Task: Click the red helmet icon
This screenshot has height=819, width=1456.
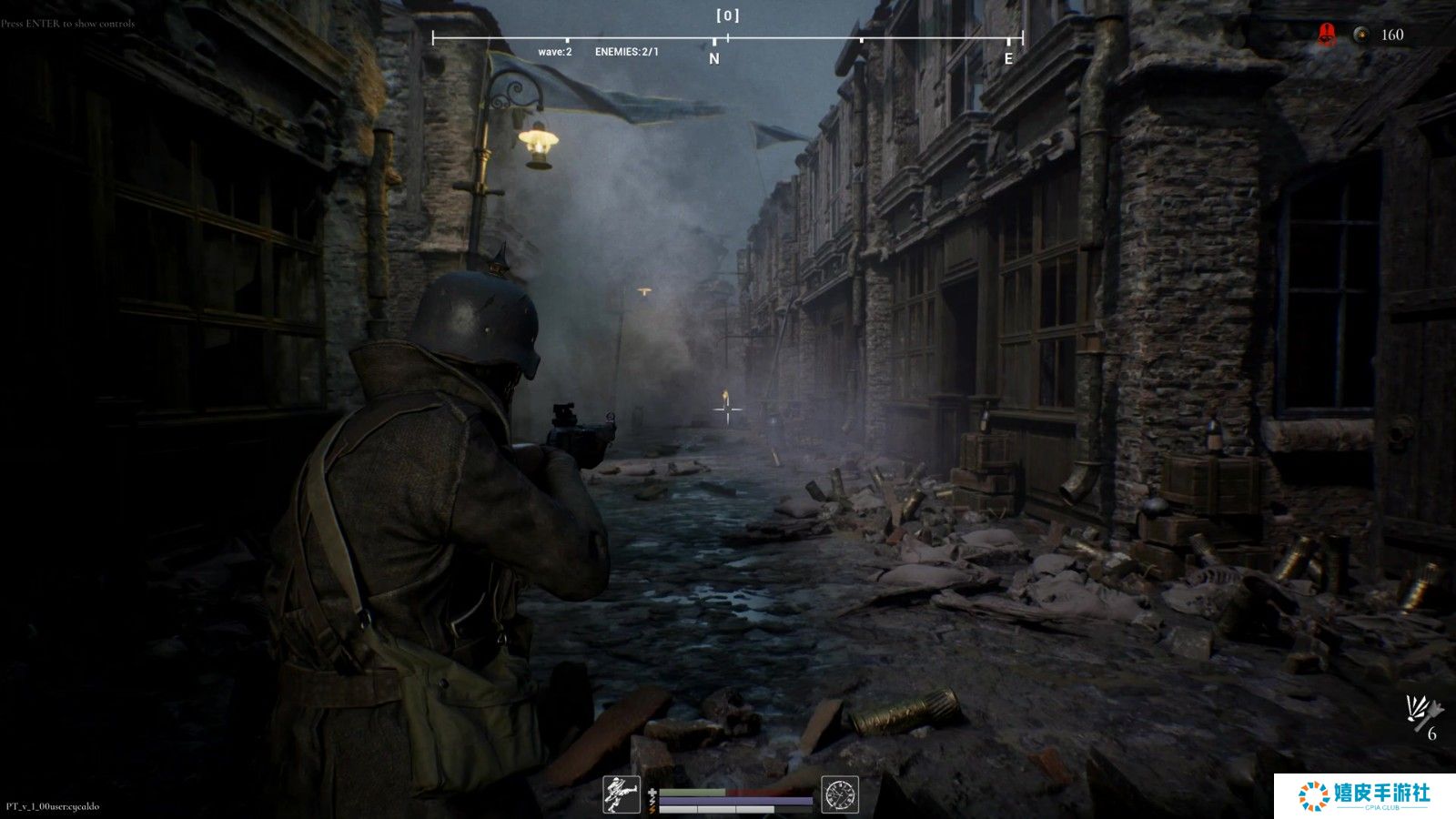Action: 1327,35
